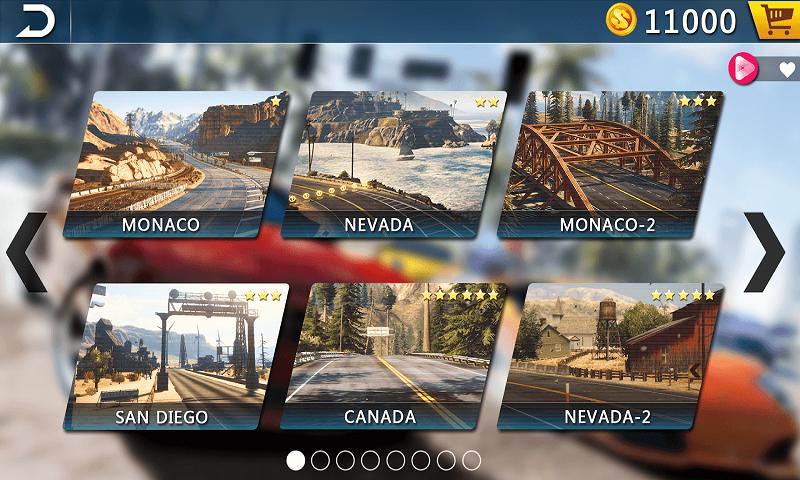Image resolution: width=800 pixels, height=480 pixels.
Task: Click the gold coin icon
Action: coord(622,20)
